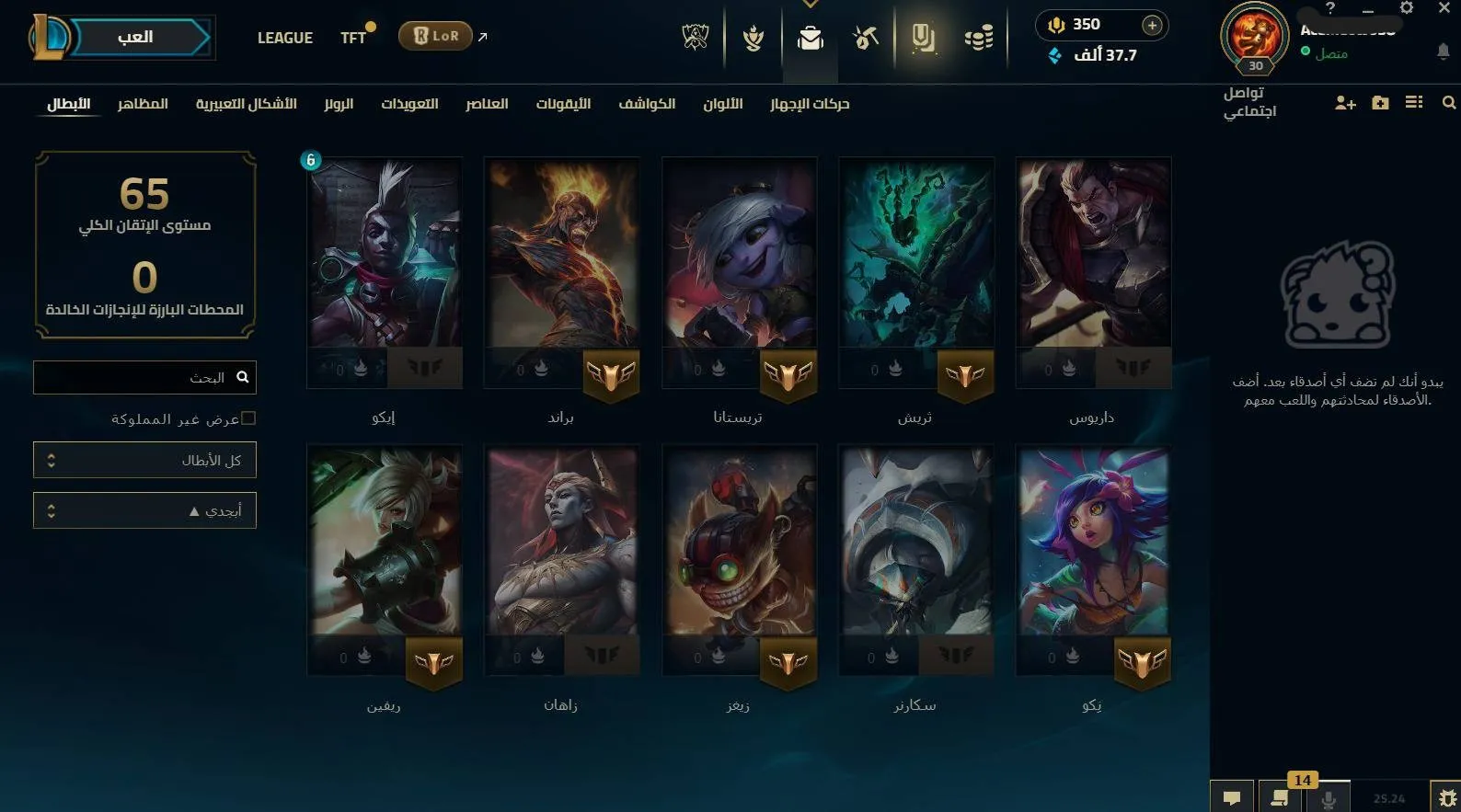Toggle the social panel roster list view
This screenshot has width=1461, height=812.
[x=1414, y=103]
